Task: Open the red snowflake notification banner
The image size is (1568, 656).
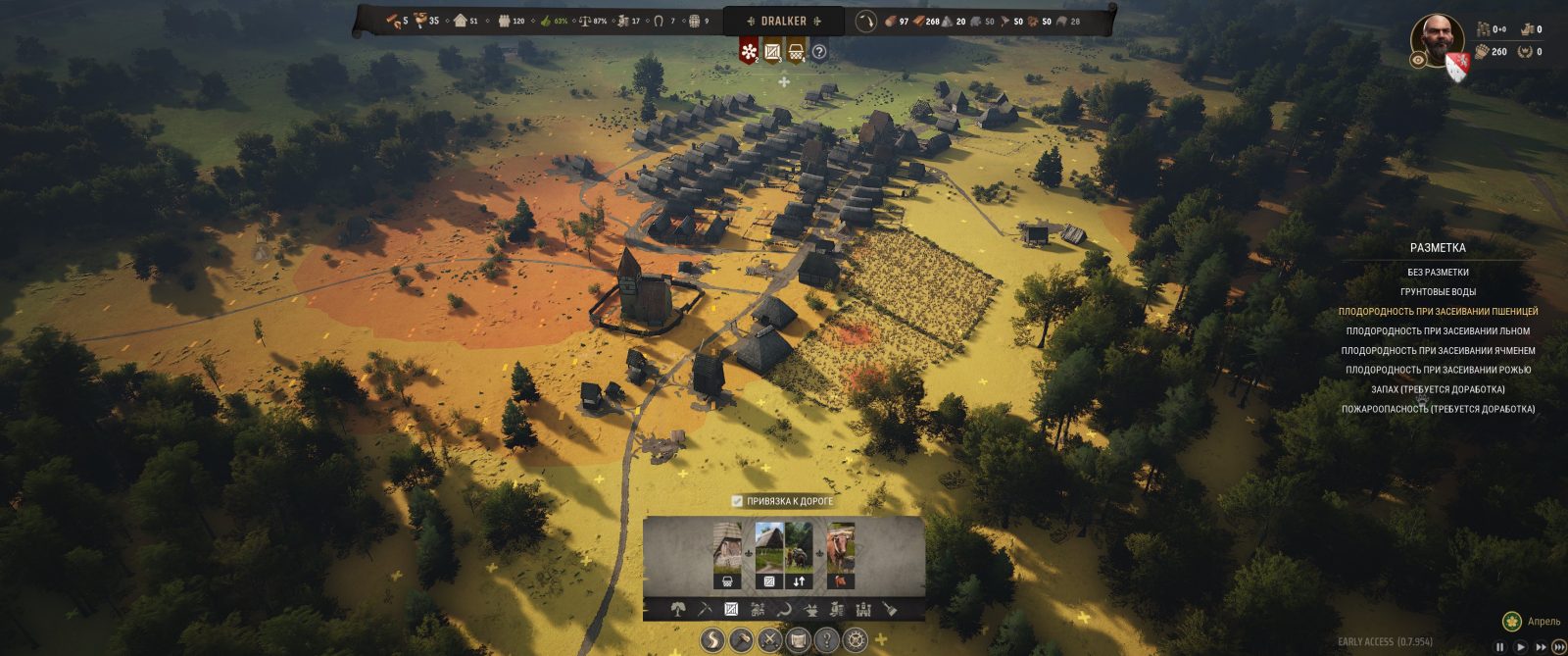Action: pos(749,50)
